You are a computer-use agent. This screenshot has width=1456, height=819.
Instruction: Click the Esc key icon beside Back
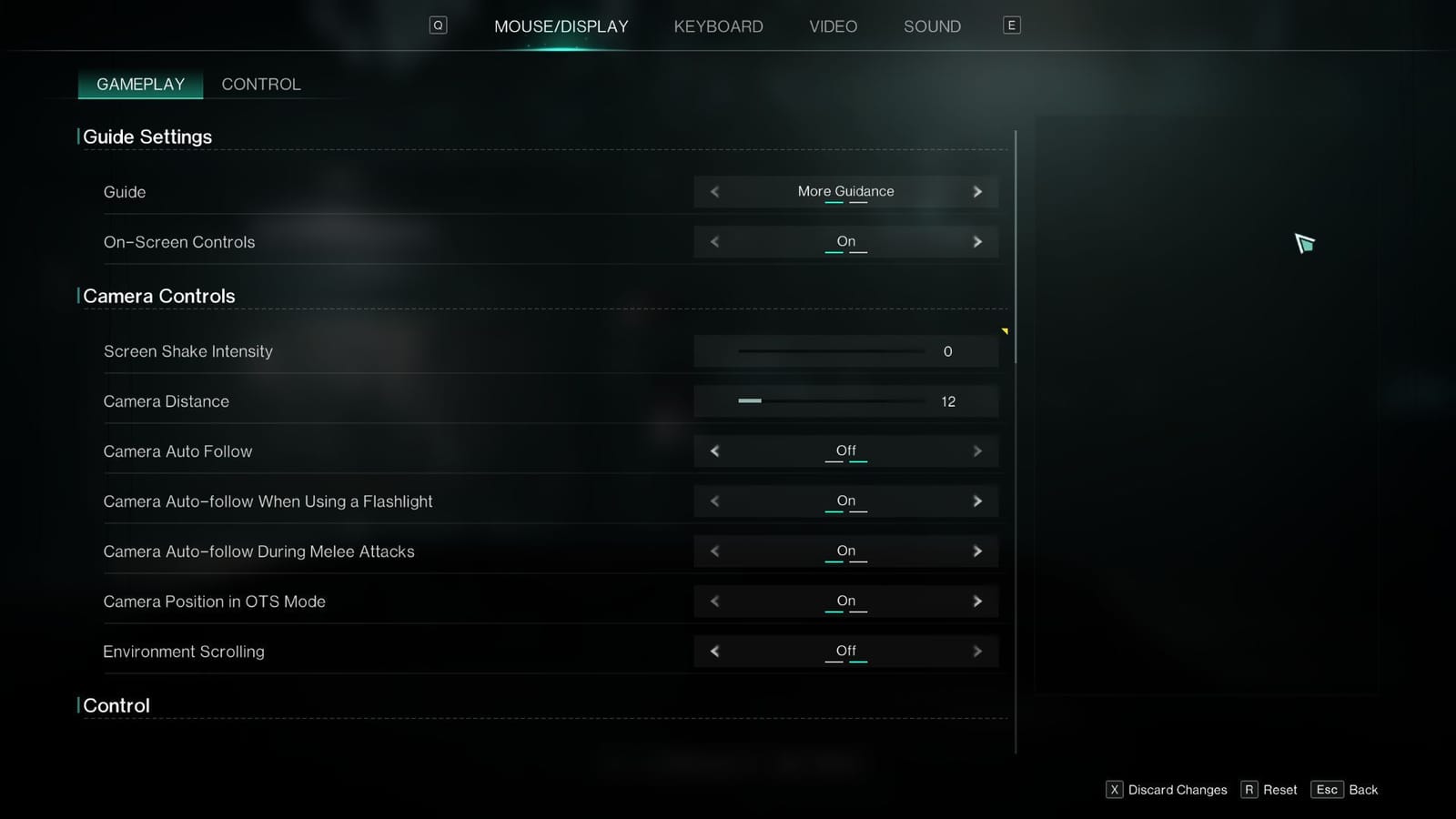(x=1327, y=790)
